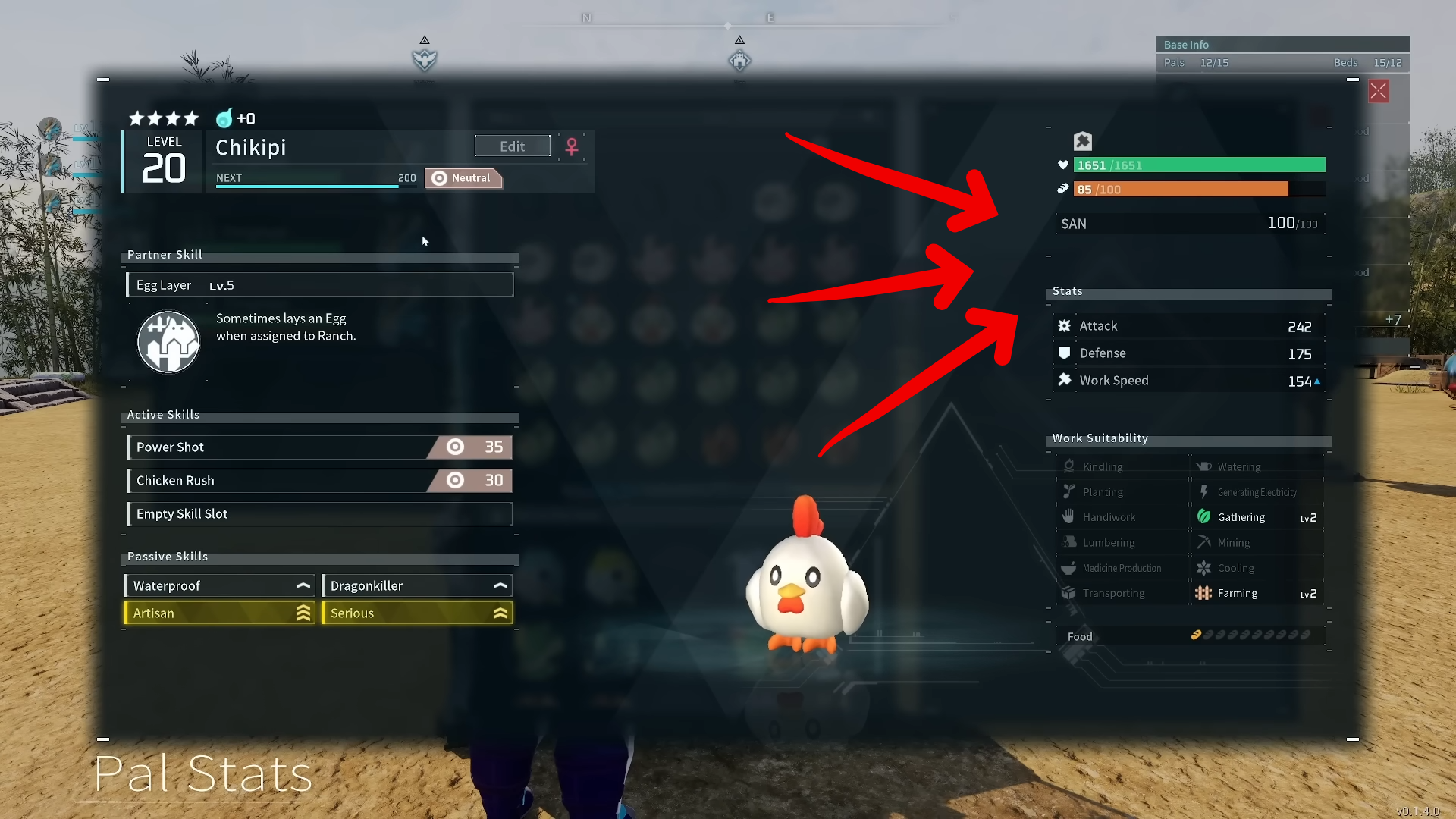Screen dimensions: 1456x819
Task: Select the Artisan passive skill
Action: [219, 613]
